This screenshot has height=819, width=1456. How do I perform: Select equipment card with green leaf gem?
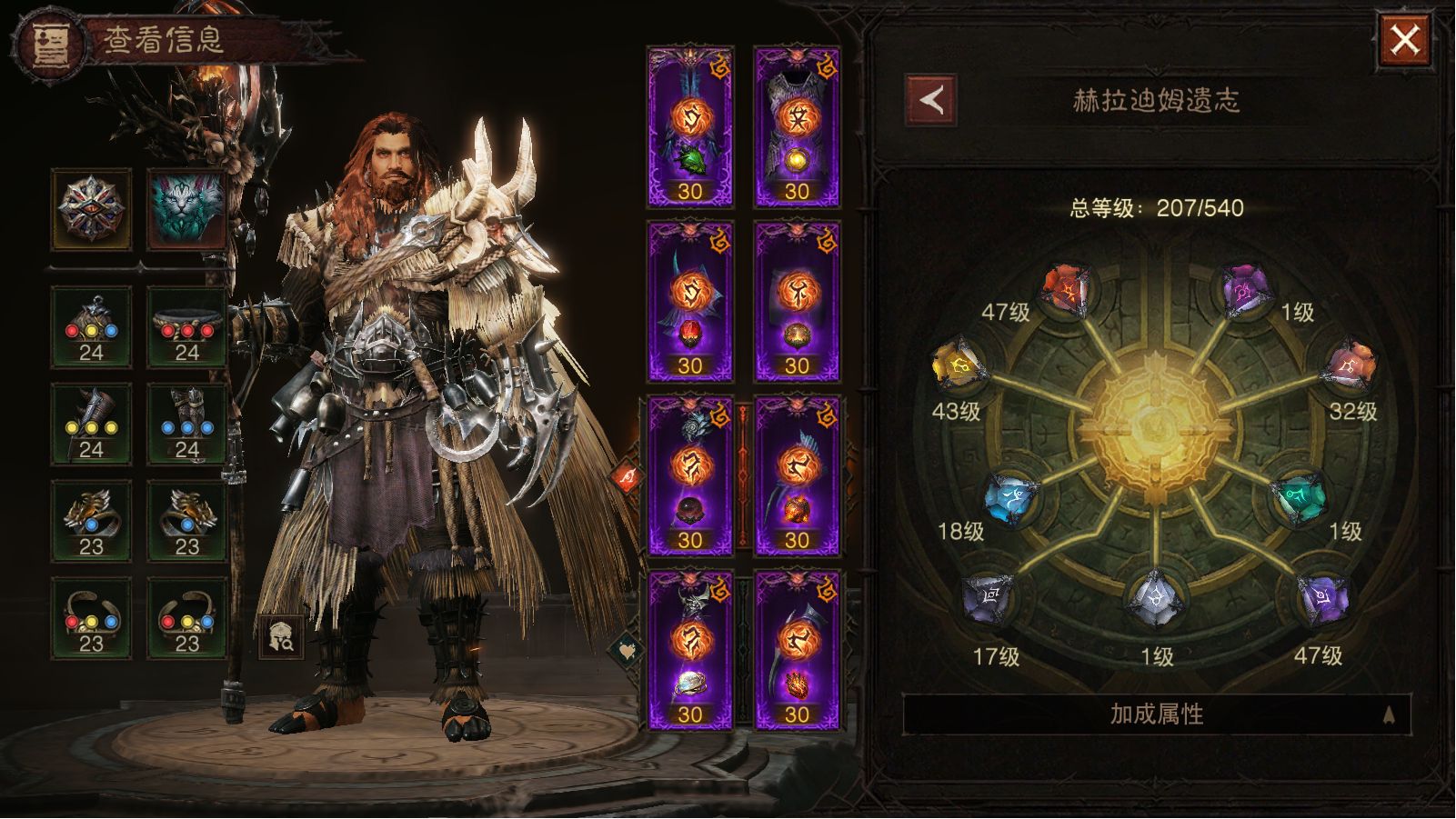pyautogui.click(x=689, y=127)
